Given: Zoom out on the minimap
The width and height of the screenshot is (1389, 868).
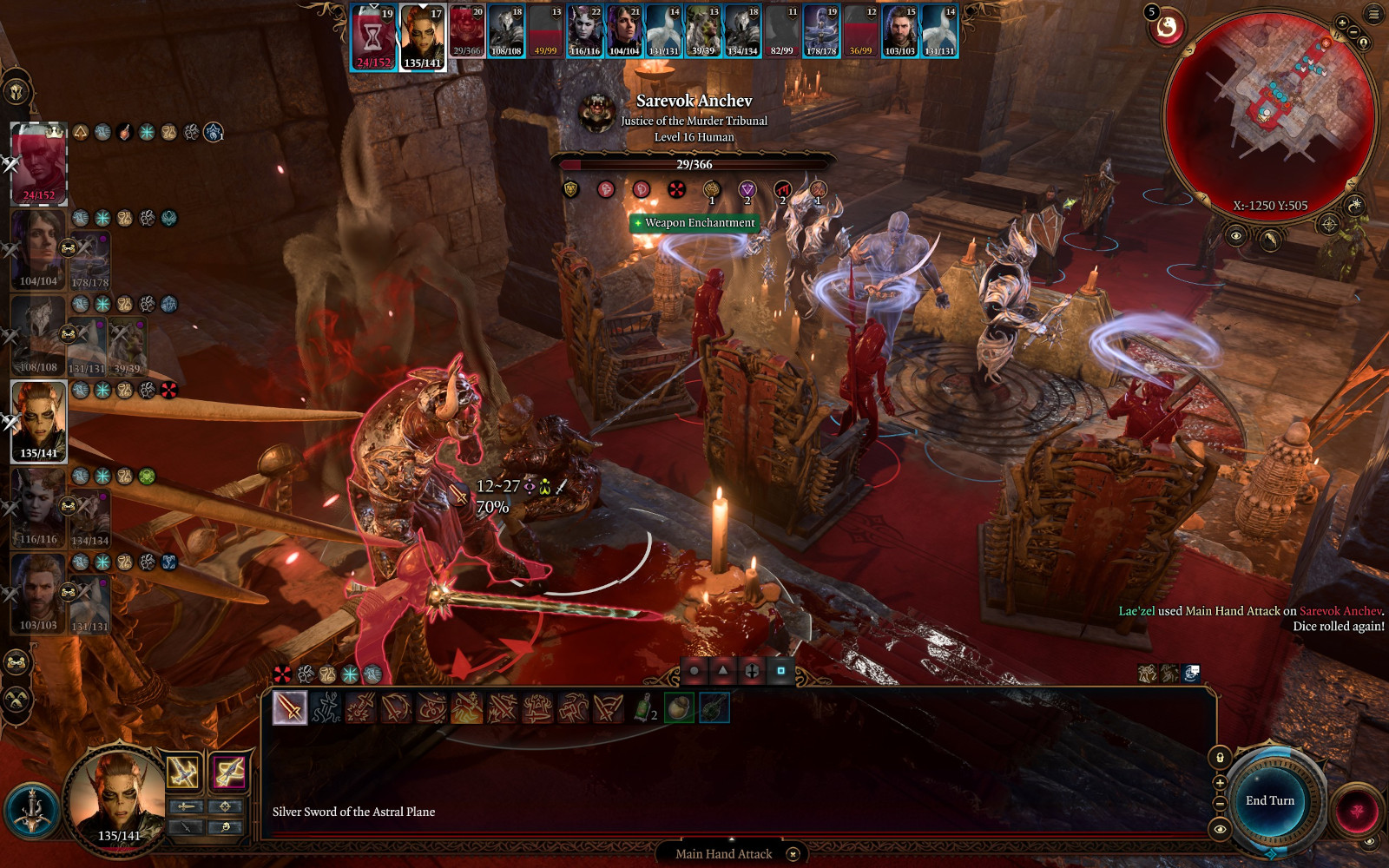Looking at the screenshot, I should (1353, 32).
